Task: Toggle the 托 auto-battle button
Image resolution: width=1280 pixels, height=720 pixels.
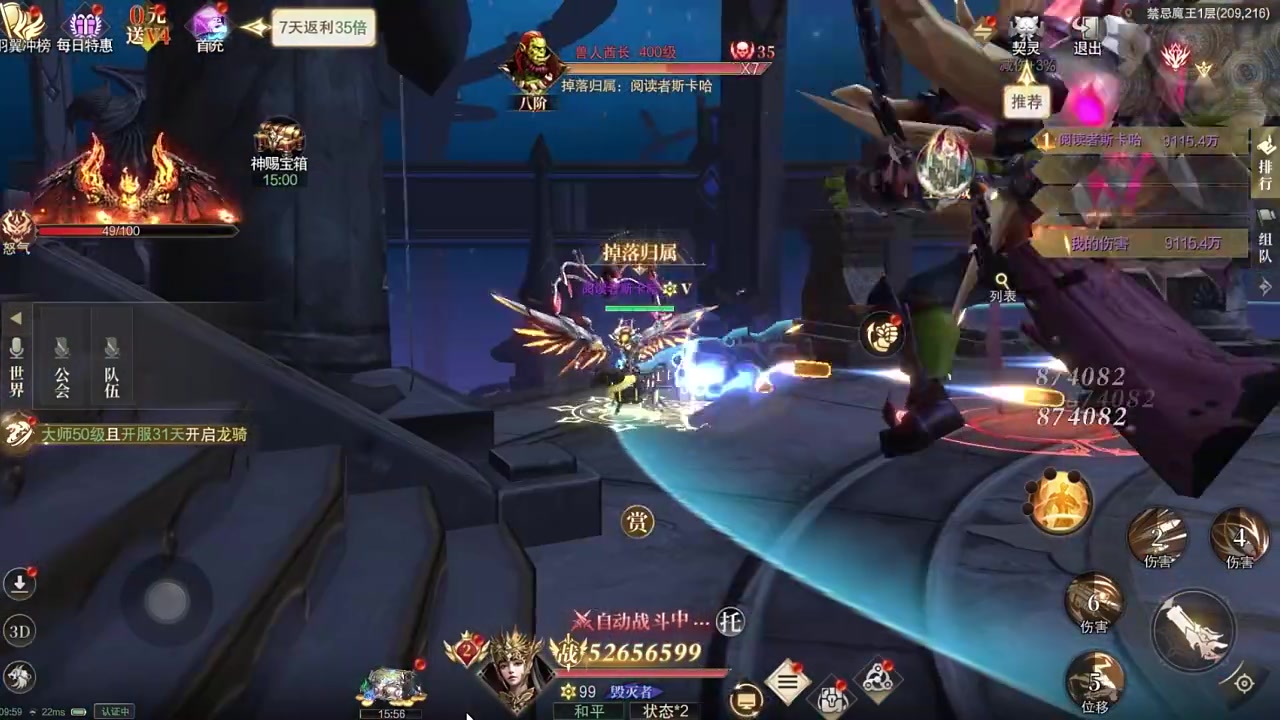Action: click(731, 622)
